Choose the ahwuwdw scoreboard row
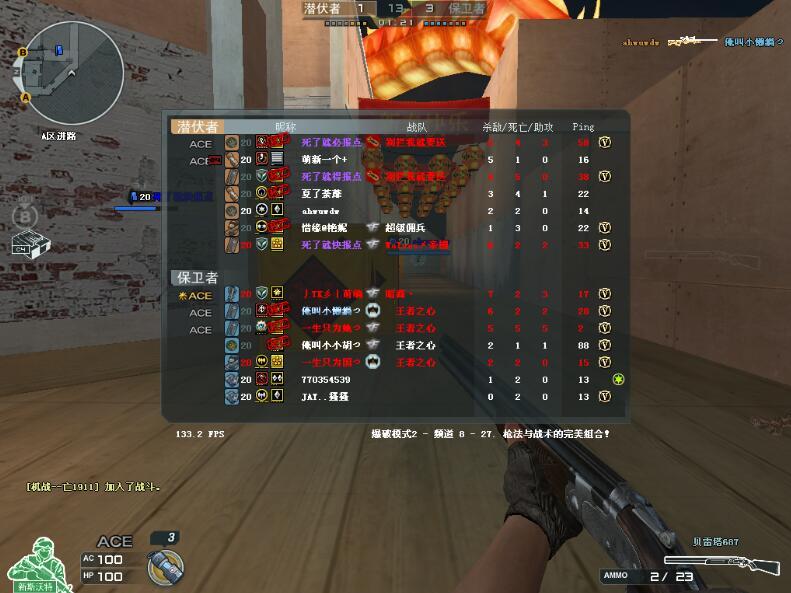This screenshot has width=791, height=593. click(400, 211)
